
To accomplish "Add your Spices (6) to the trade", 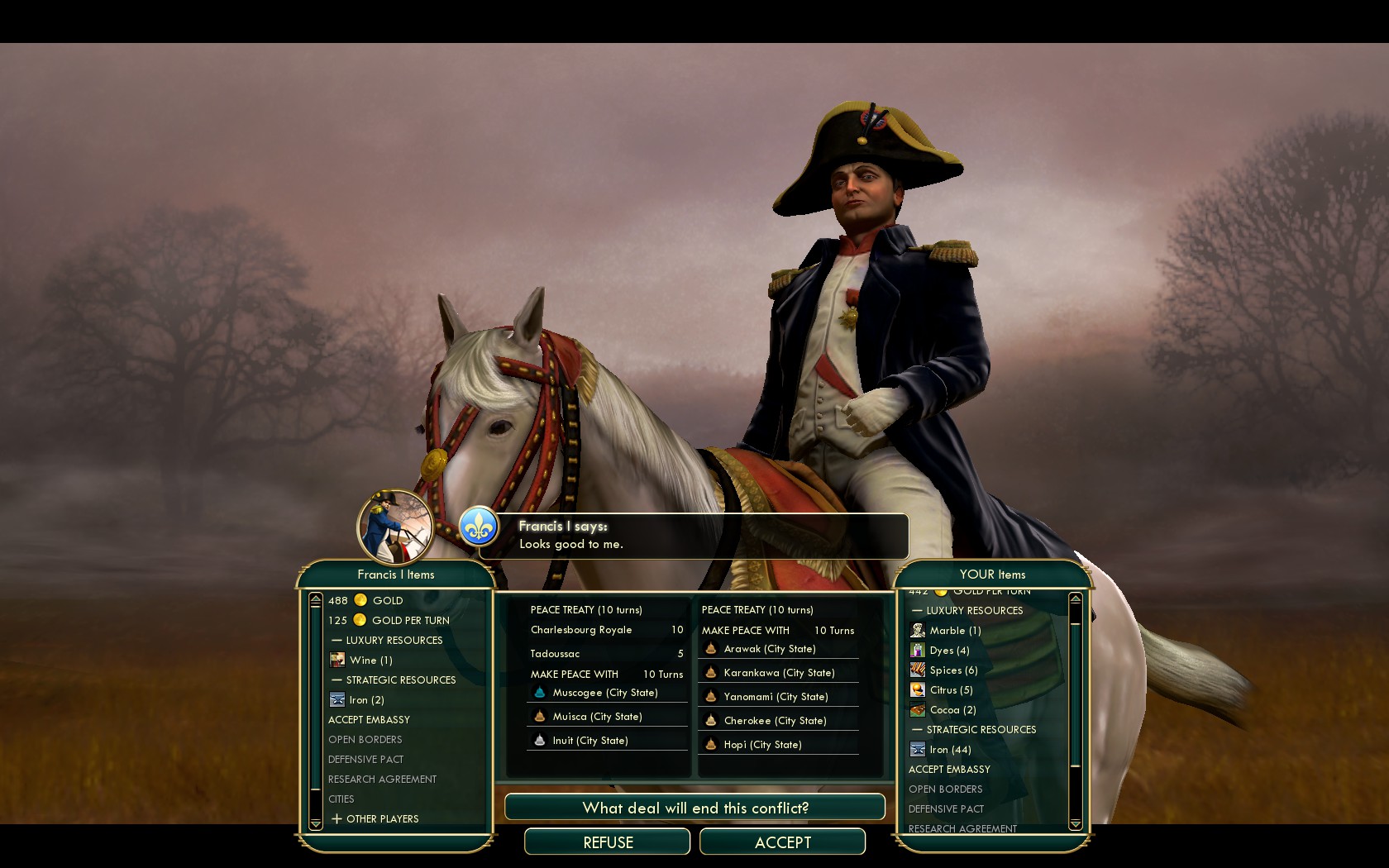I will coord(953,670).
